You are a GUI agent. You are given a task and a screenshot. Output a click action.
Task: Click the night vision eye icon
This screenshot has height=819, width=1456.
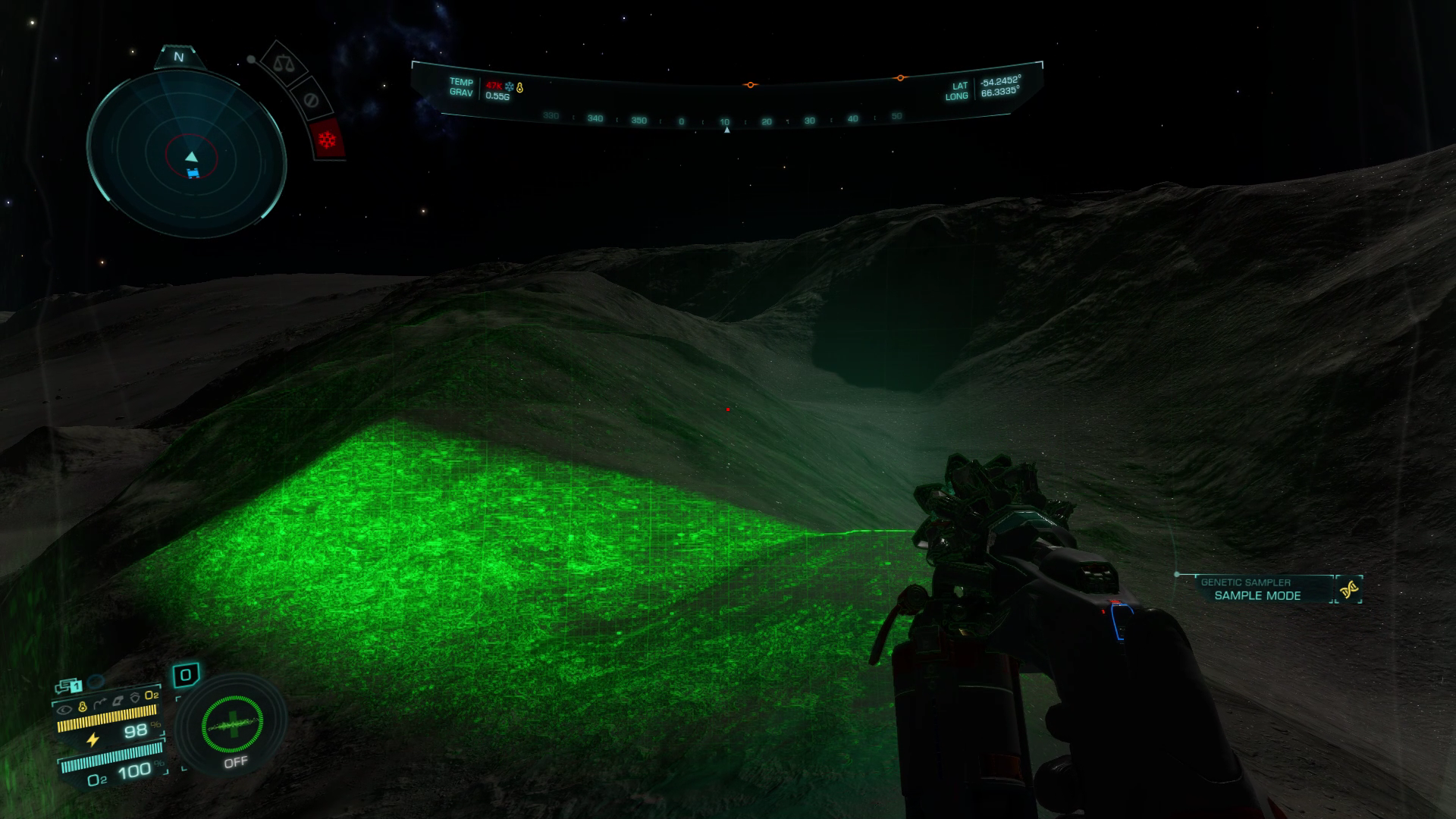[64, 711]
